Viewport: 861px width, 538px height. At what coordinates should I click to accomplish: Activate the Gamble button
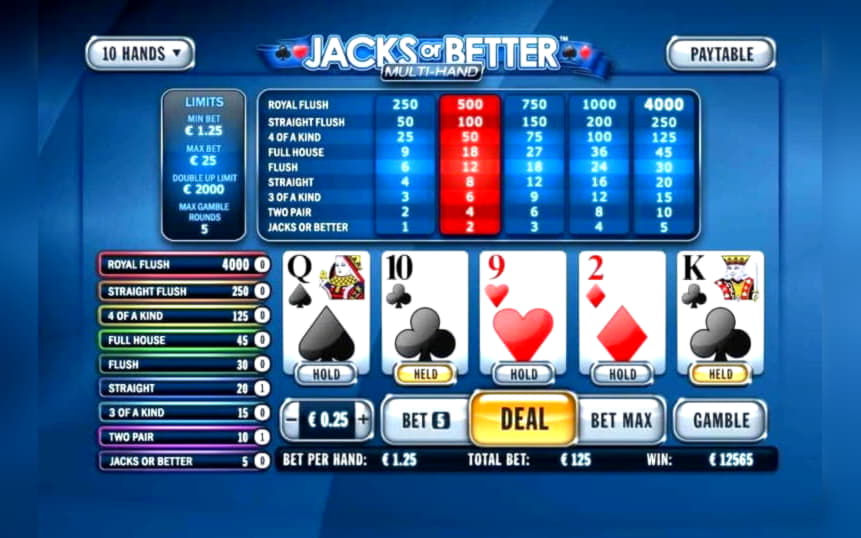(x=720, y=420)
